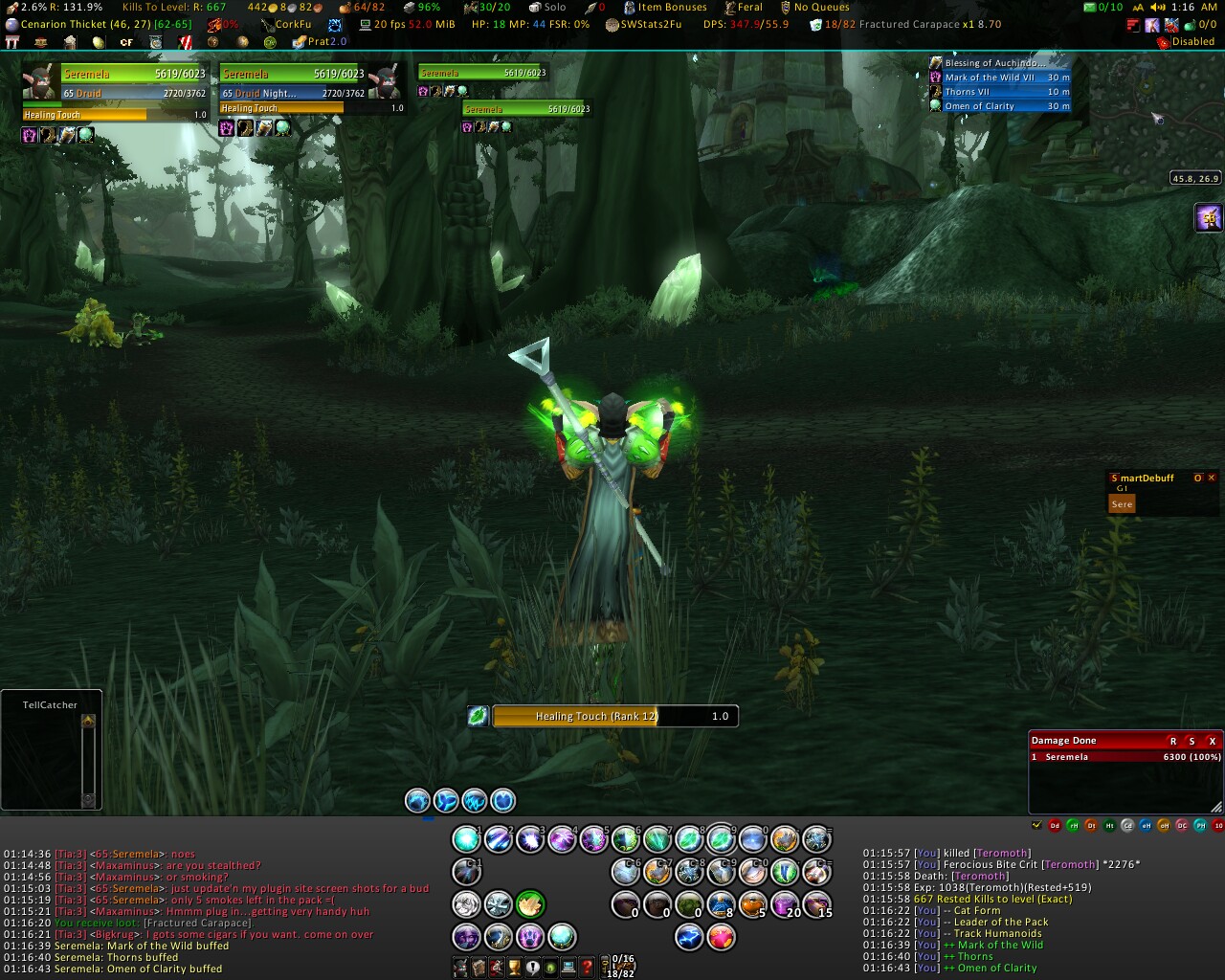Viewport: 1225px width, 980px height.
Task: Open the gold trophy micro menu button
Action: (515, 967)
